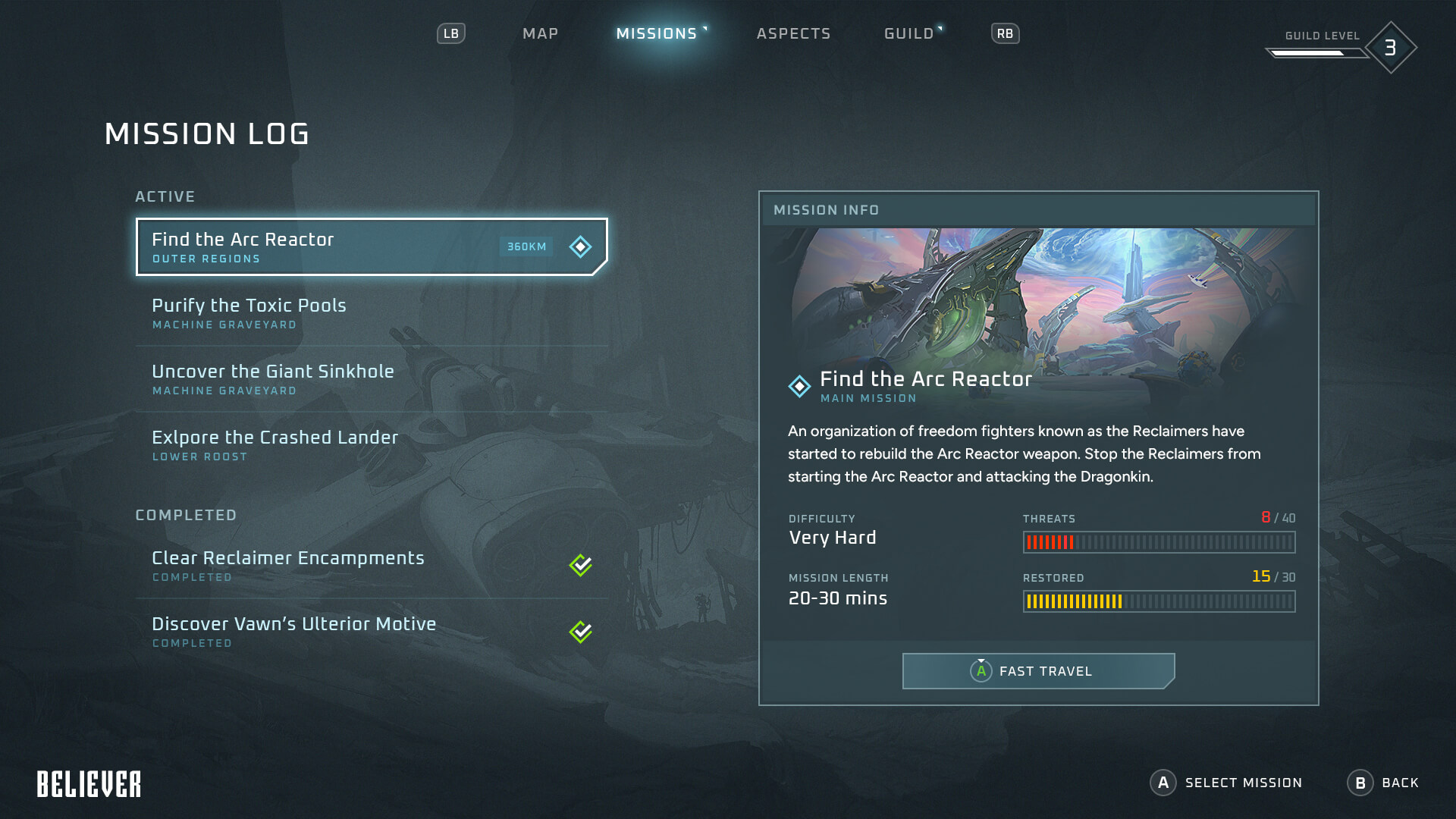
Task: Switch to the Map tab
Action: tap(540, 33)
